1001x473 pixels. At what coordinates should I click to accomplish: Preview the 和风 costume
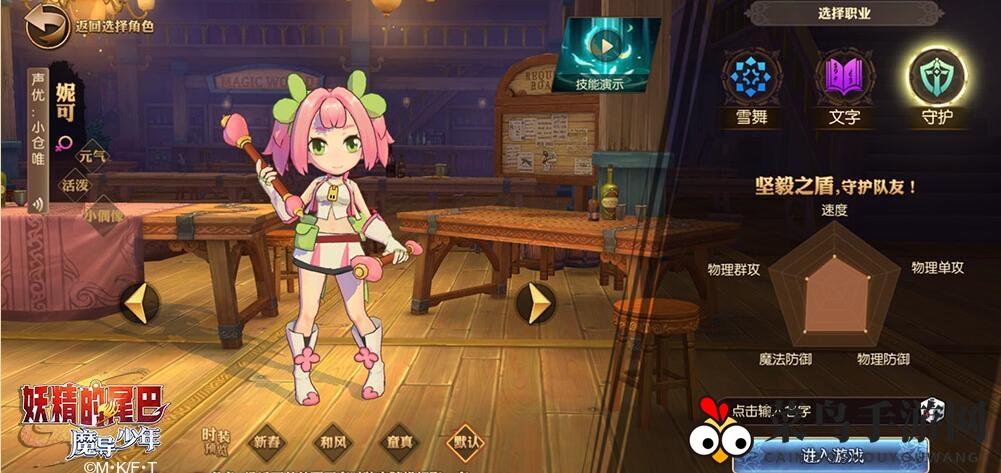[331, 441]
